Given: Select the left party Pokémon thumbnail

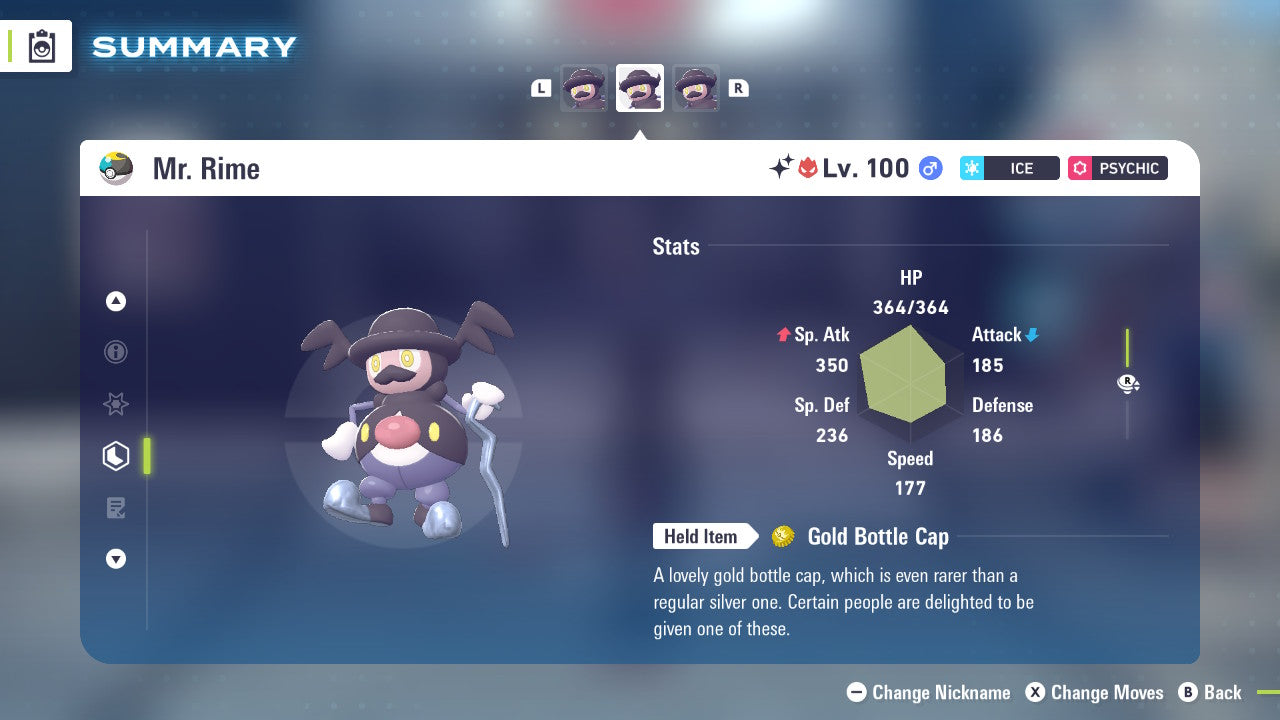Looking at the screenshot, I should 583,88.
